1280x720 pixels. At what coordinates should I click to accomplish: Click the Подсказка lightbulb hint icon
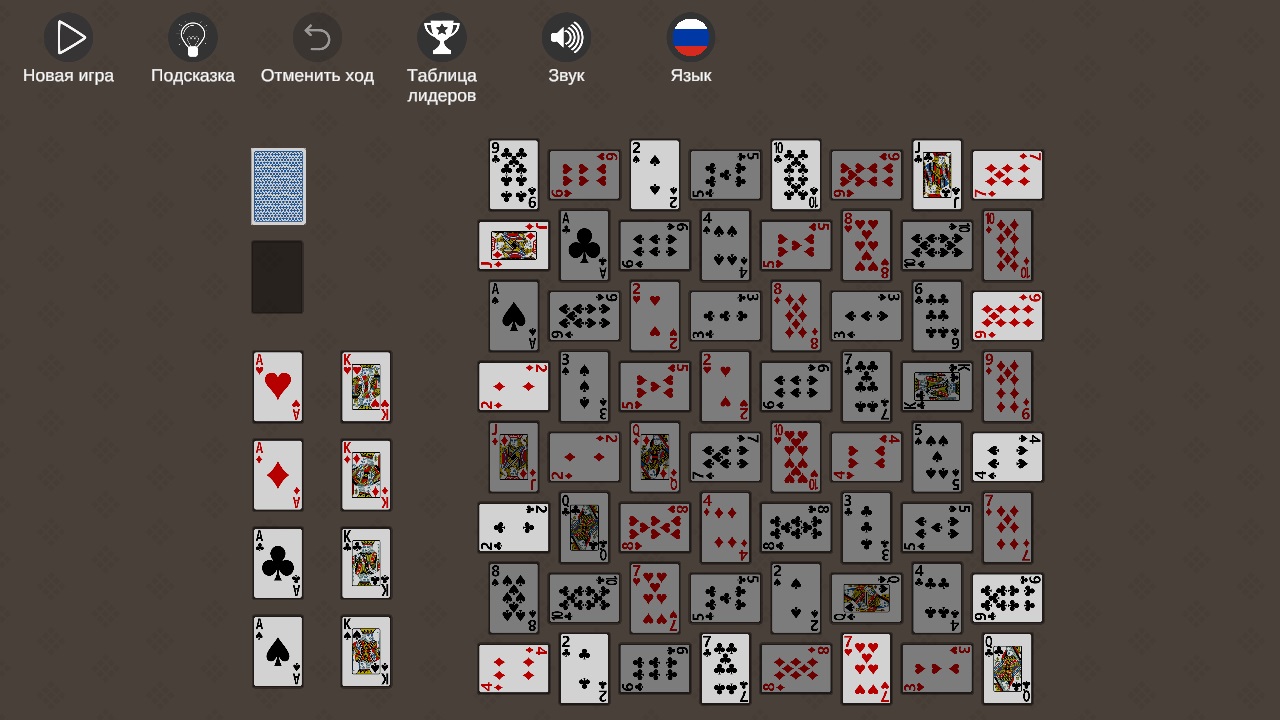point(192,37)
